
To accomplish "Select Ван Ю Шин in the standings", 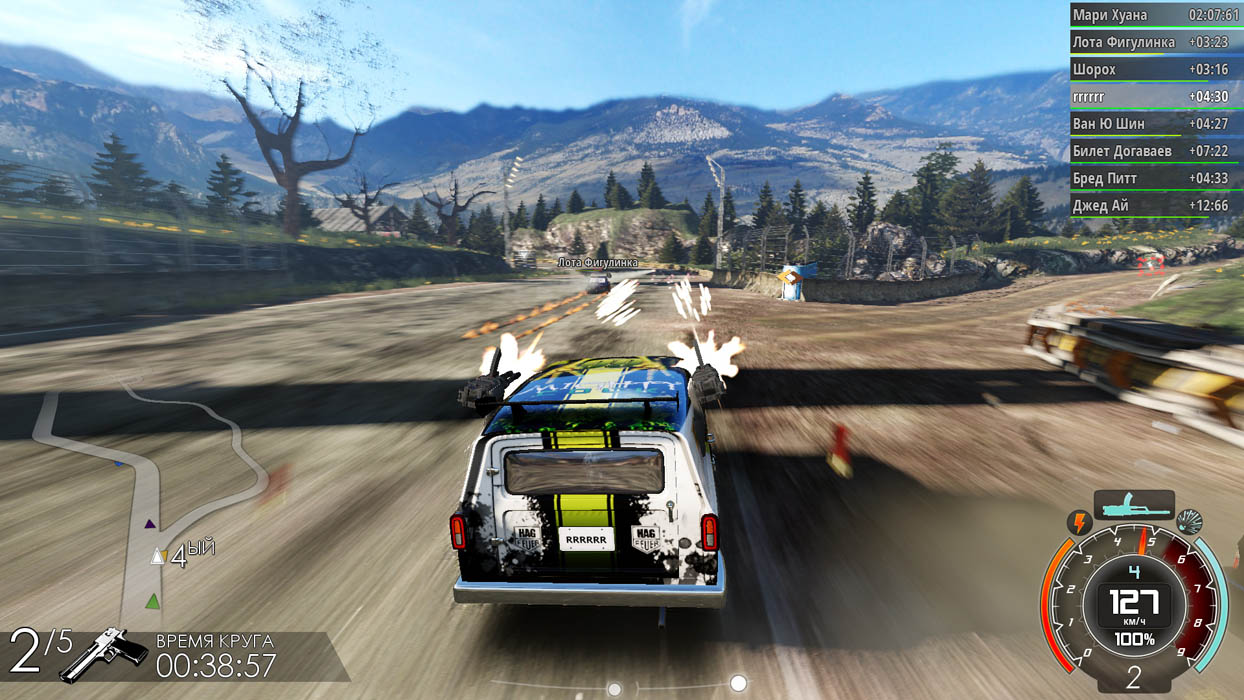I will [1154, 124].
